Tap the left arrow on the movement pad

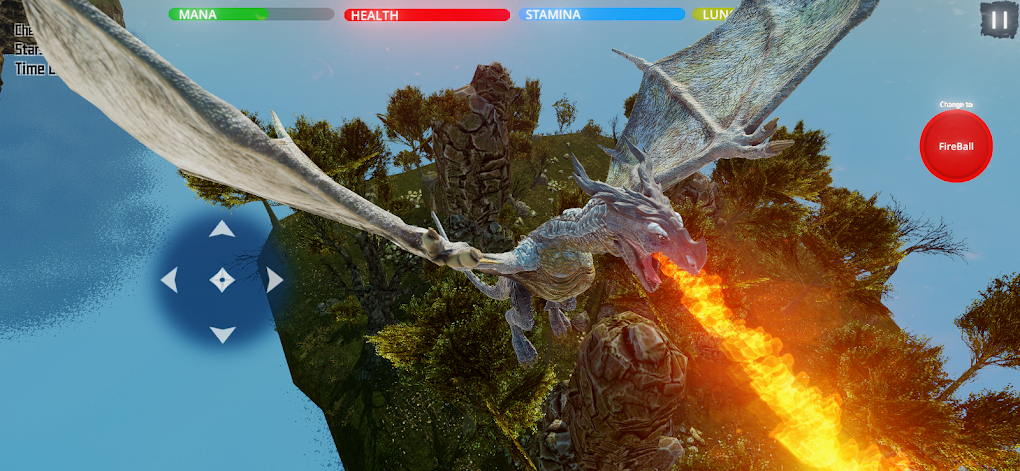click(170, 281)
